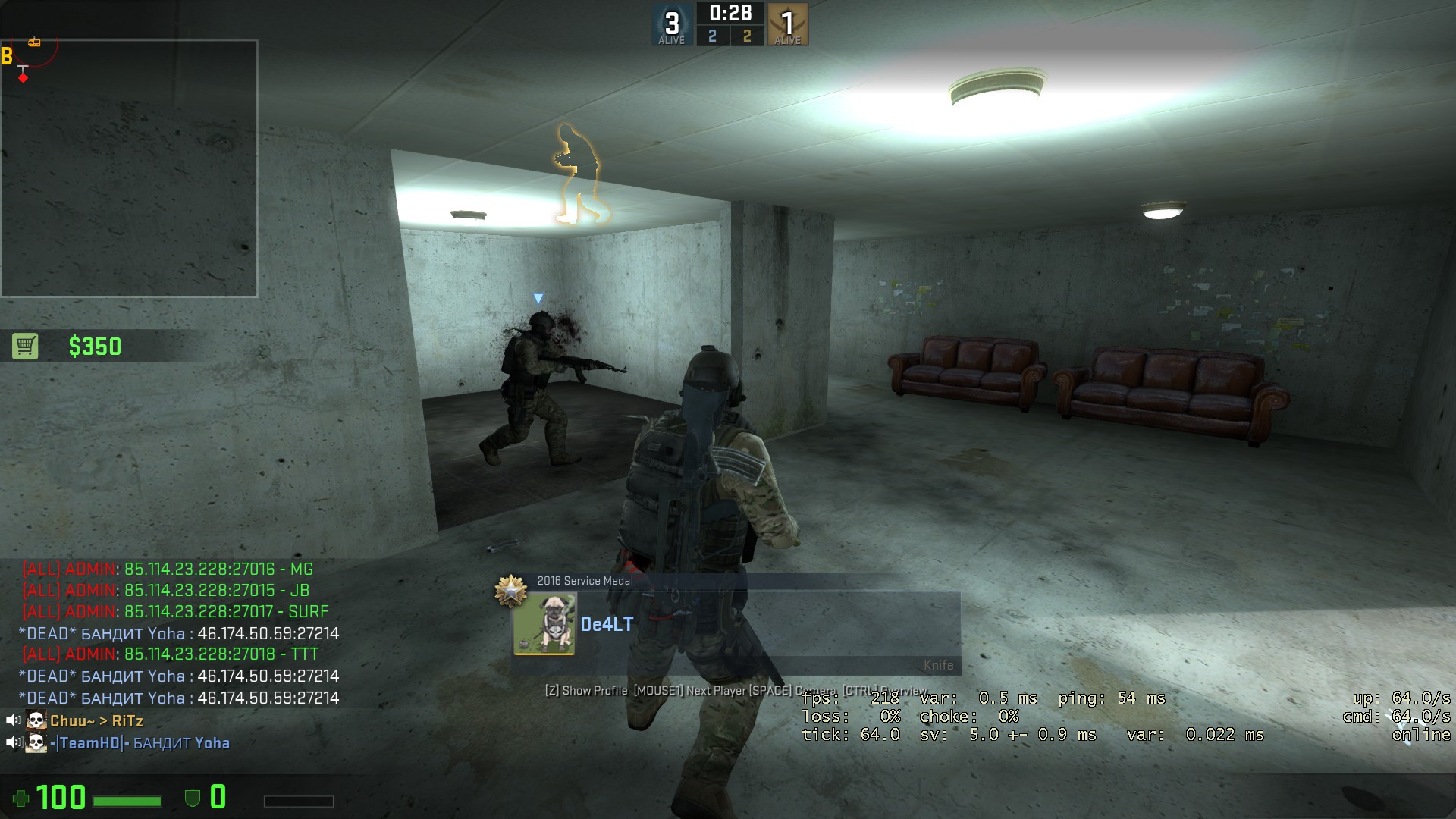Click the radar minimap
This screenshot has width=1456, height=819.
click(129, 168)
